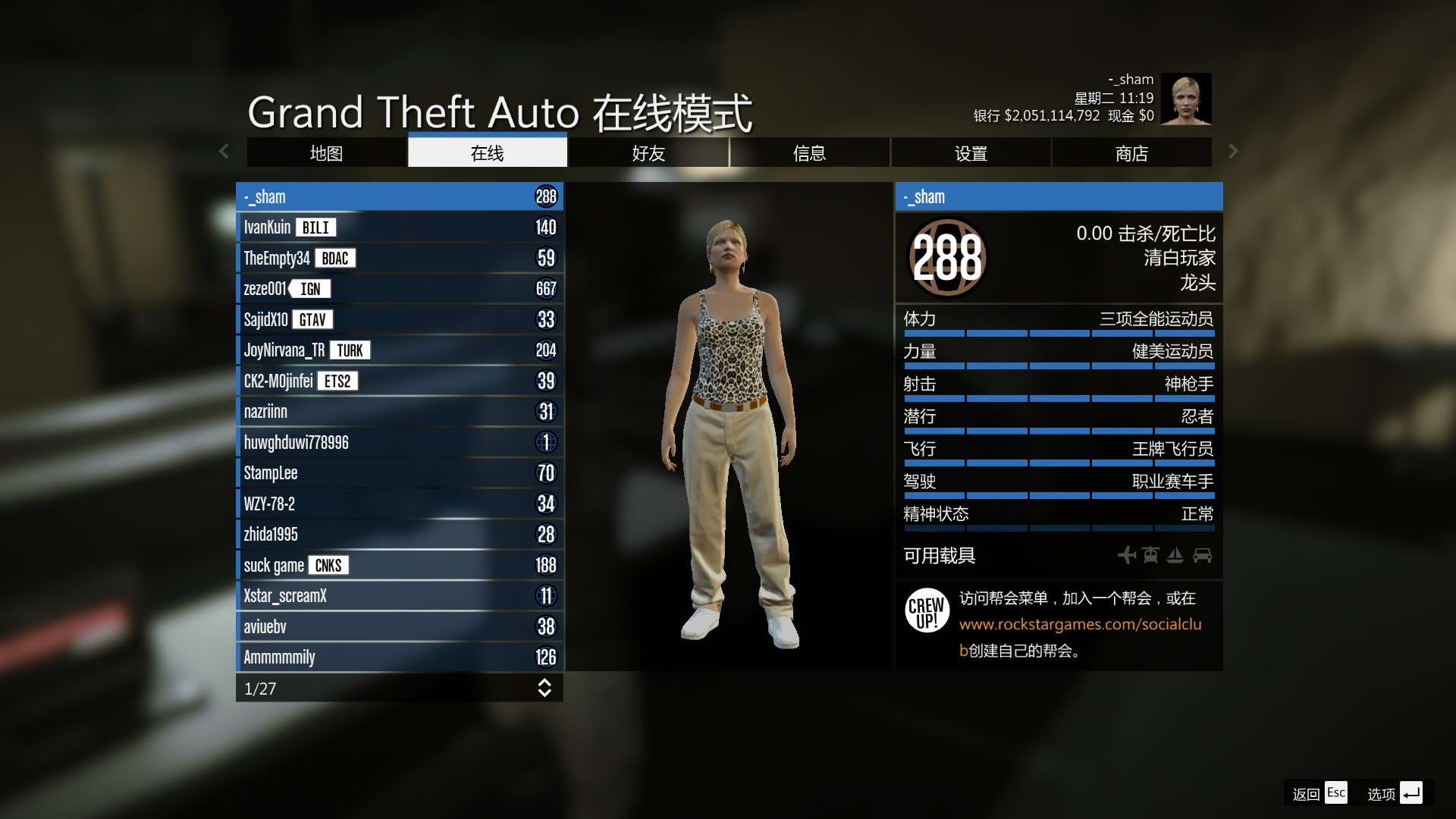Select the car vehicle icon
The height and width of the screenshot is (819, 1456).
coord(1203,555)
